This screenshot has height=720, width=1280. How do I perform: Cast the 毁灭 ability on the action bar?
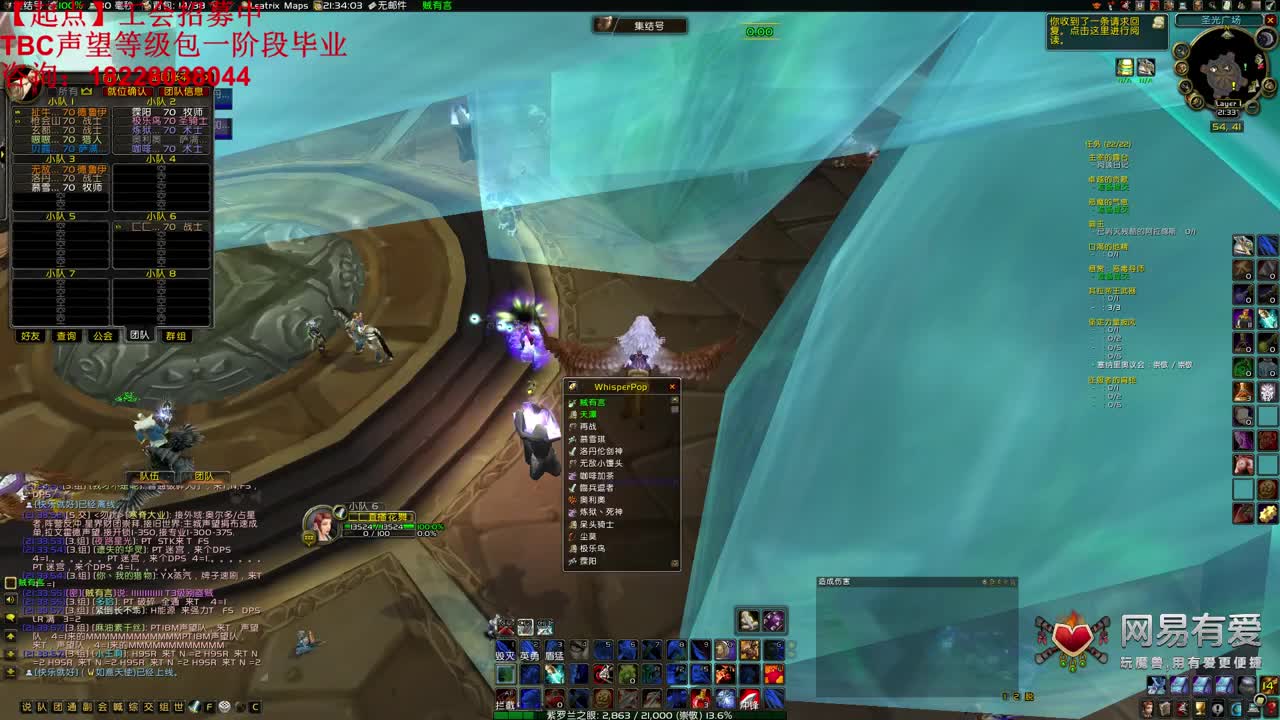tap(505, 652)
